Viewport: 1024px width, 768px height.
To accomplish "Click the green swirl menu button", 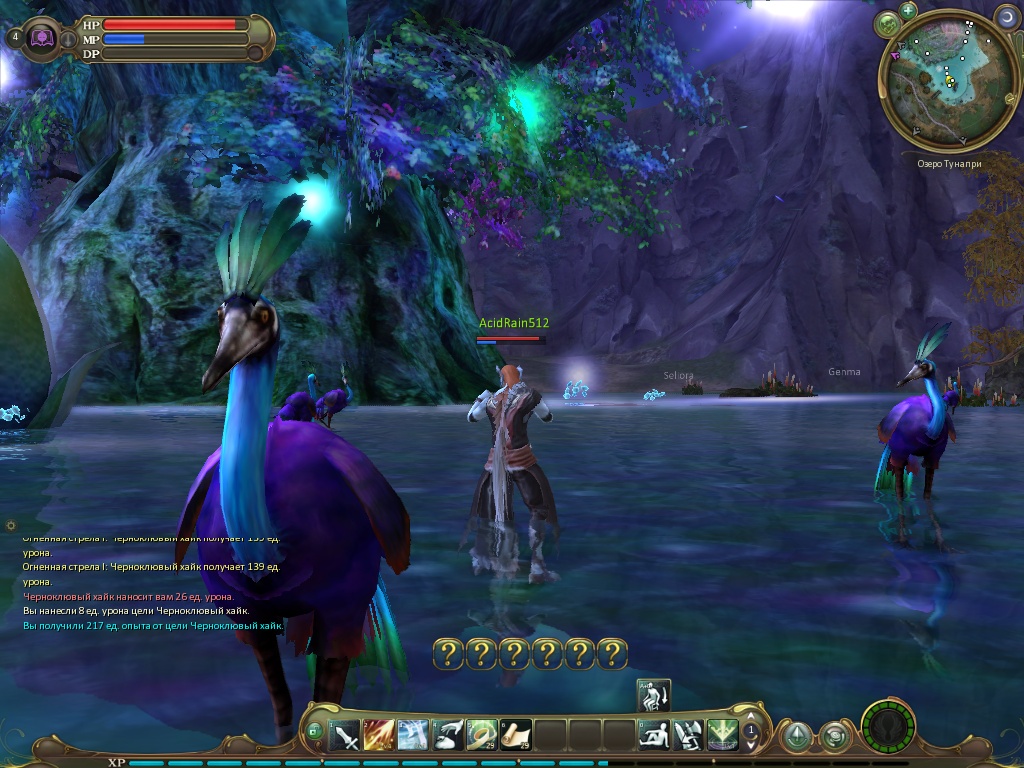I will tap(834, 737).
